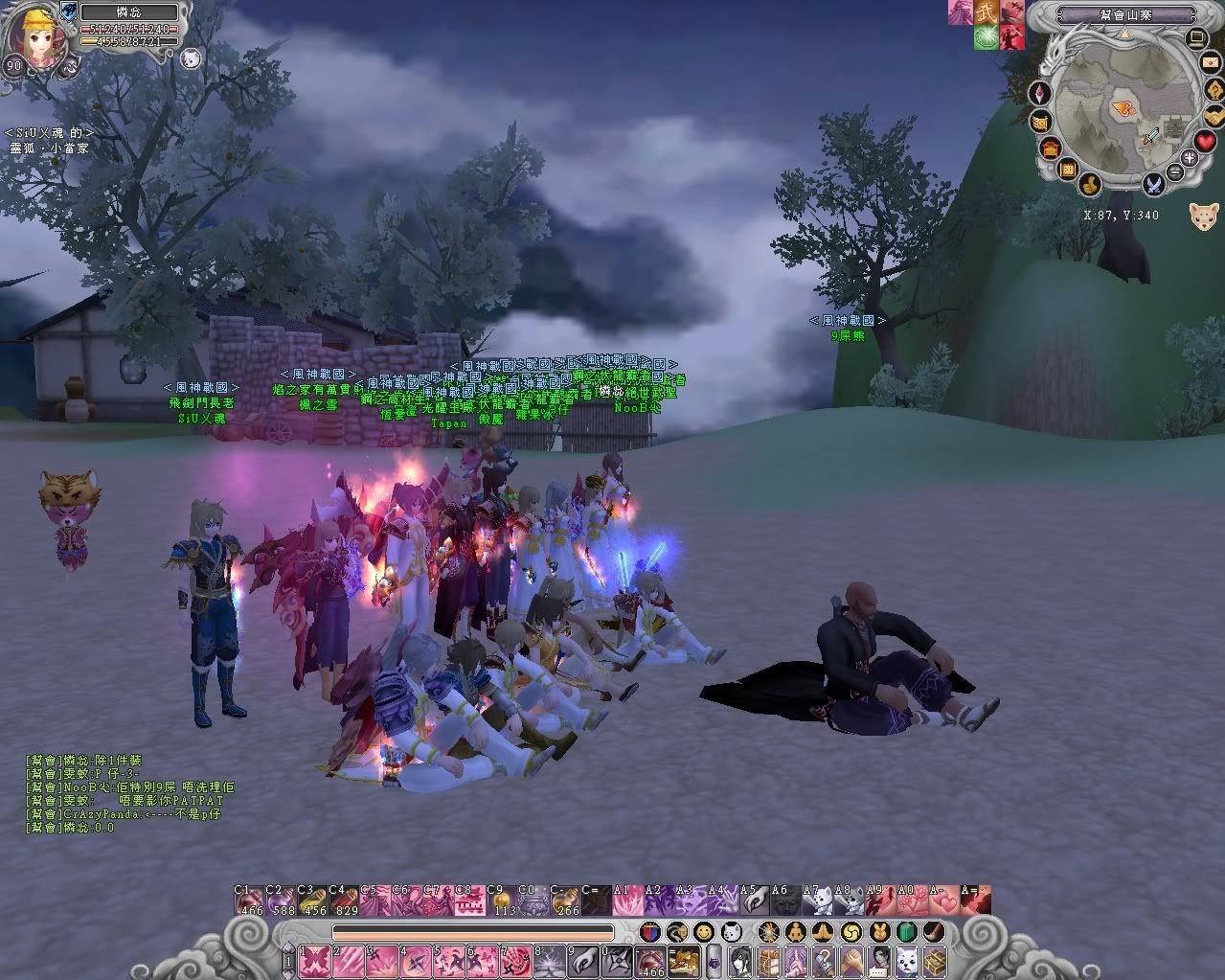Select the orange martial arts buff icon
Viewport: 1225px width, 980px height.
986,13
